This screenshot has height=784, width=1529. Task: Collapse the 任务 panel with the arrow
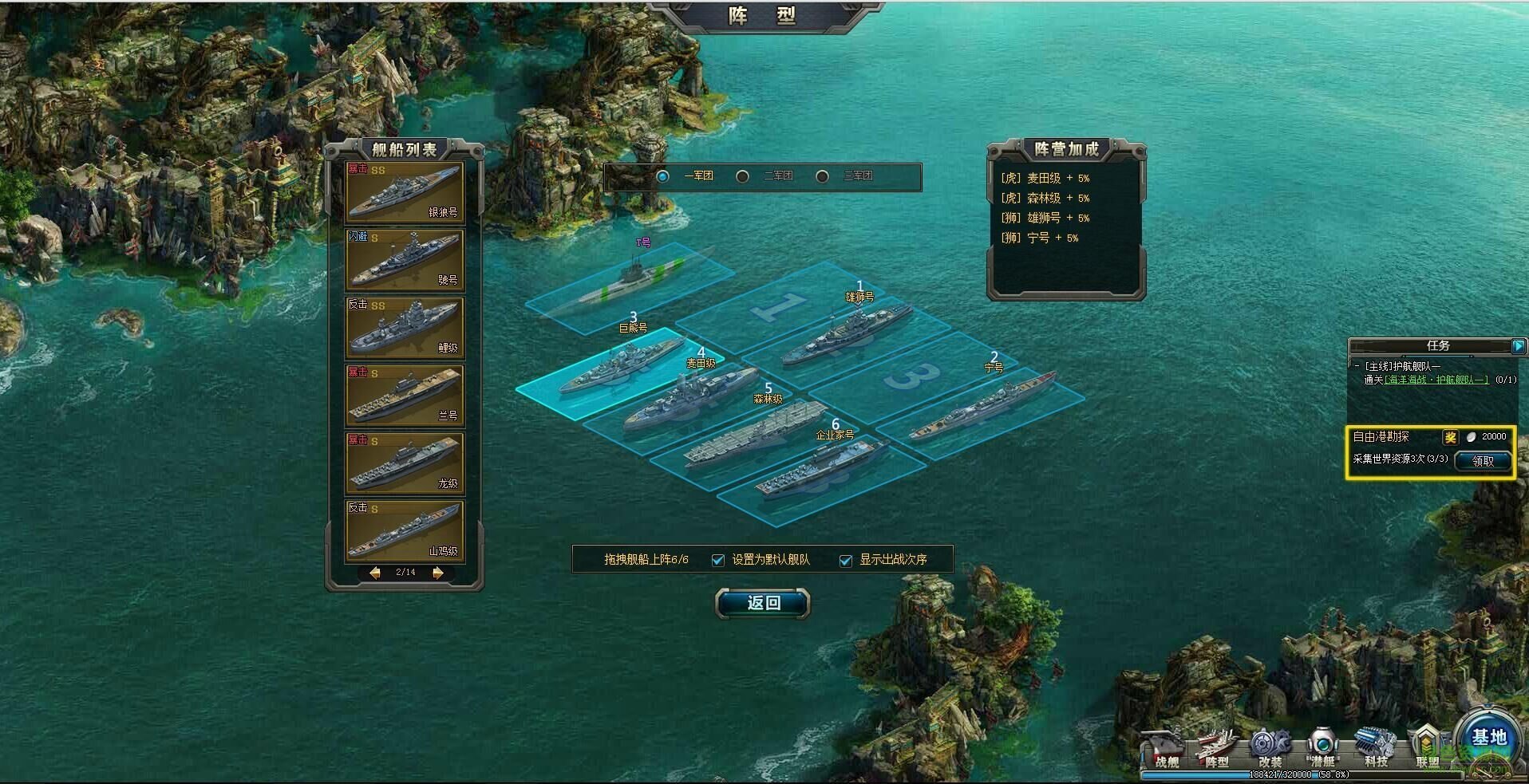pos(1518,345)
